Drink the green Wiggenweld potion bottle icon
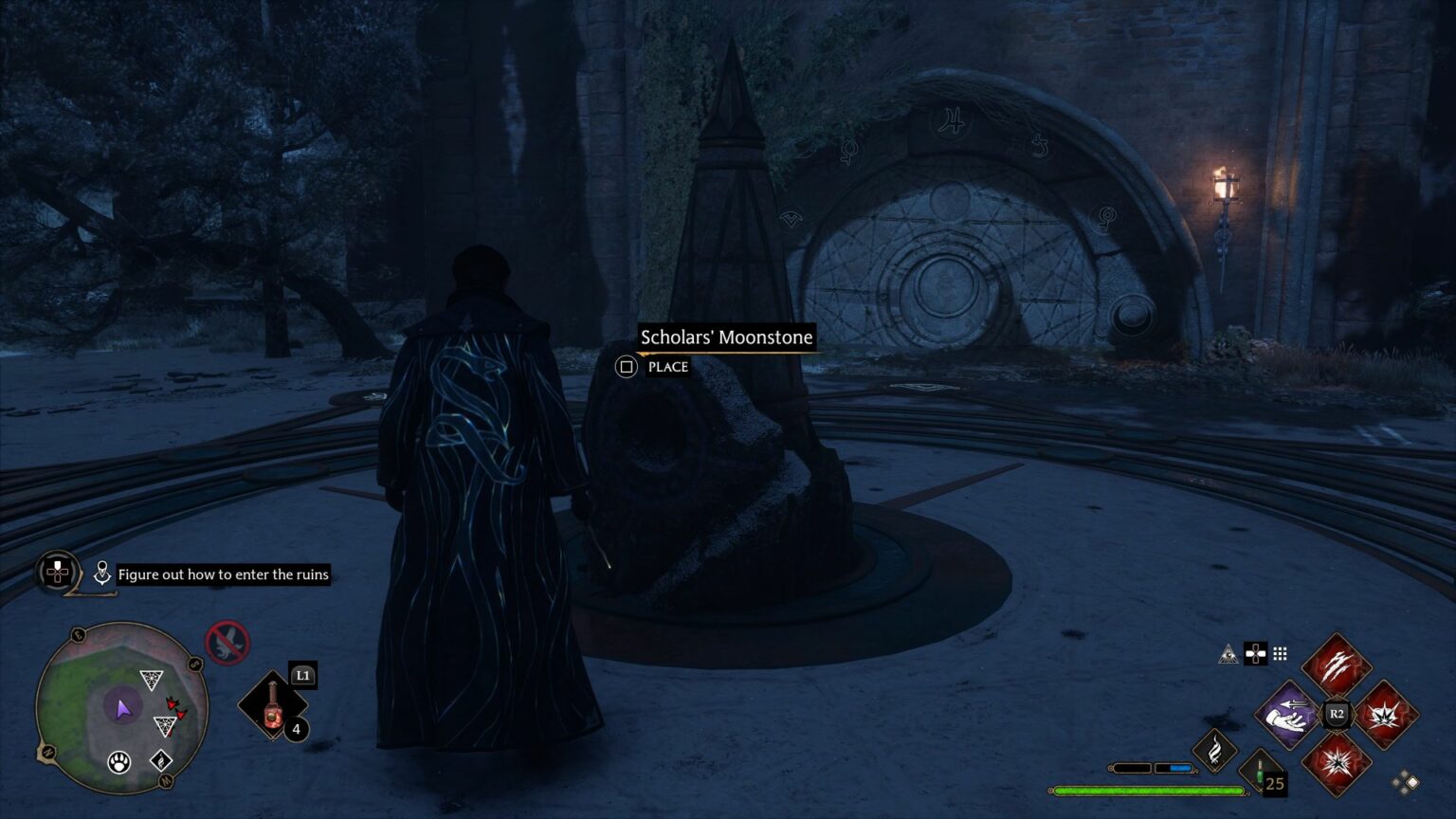Viewport: 1456px width, 819px height. (1262, 772)
